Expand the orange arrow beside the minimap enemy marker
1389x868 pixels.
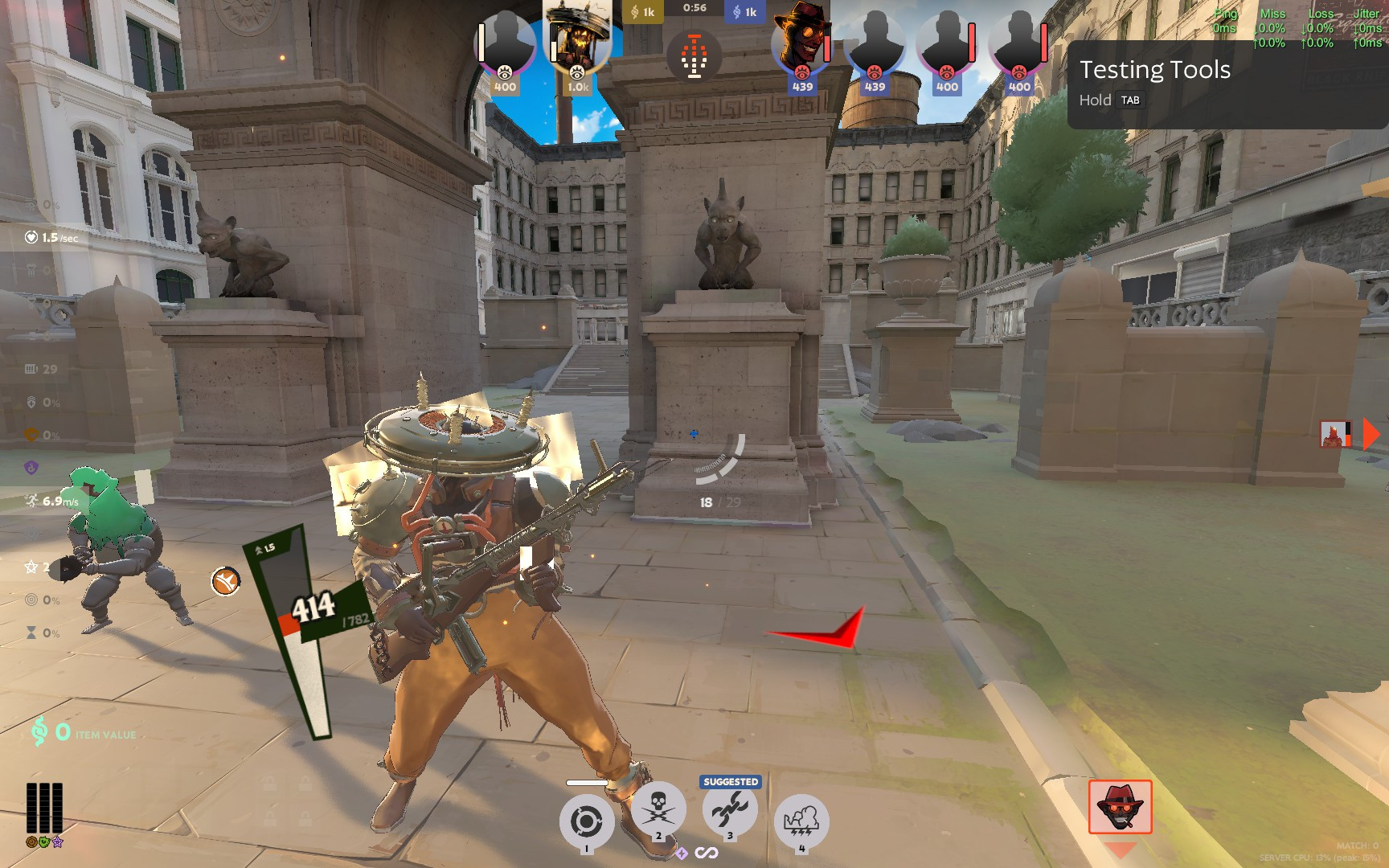[1369, 435]
